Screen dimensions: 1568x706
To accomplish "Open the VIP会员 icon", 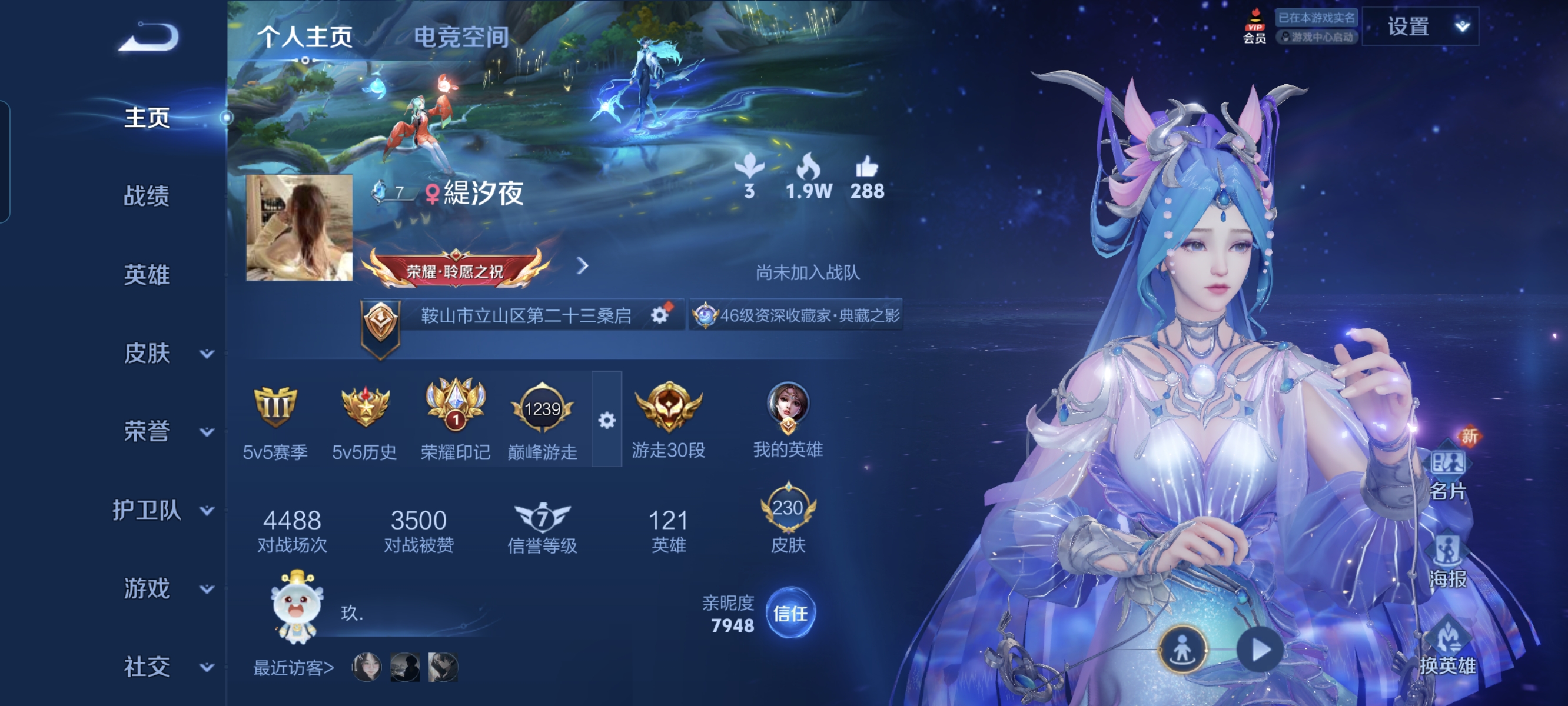I will tap(1255, 28).
